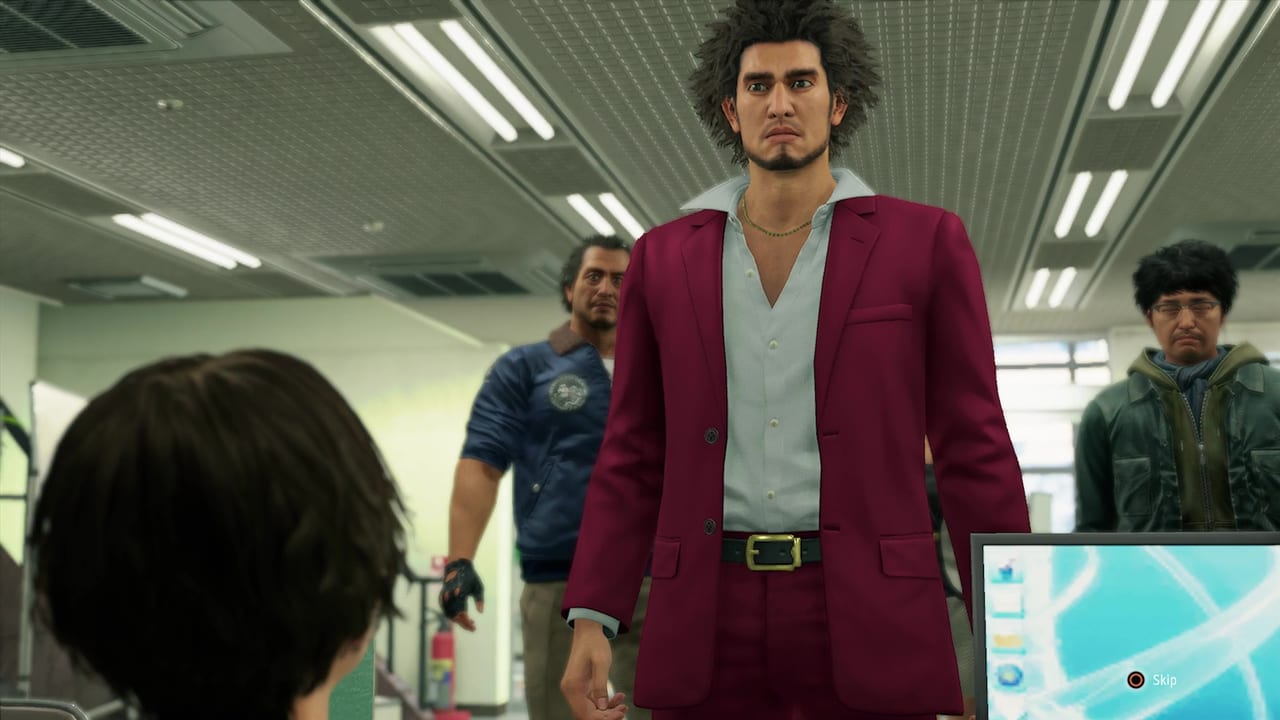Click the blue flower-like icon on the monitor desktop
This screenshot has width=1280, height=720.
click(x=1008, y=673)
